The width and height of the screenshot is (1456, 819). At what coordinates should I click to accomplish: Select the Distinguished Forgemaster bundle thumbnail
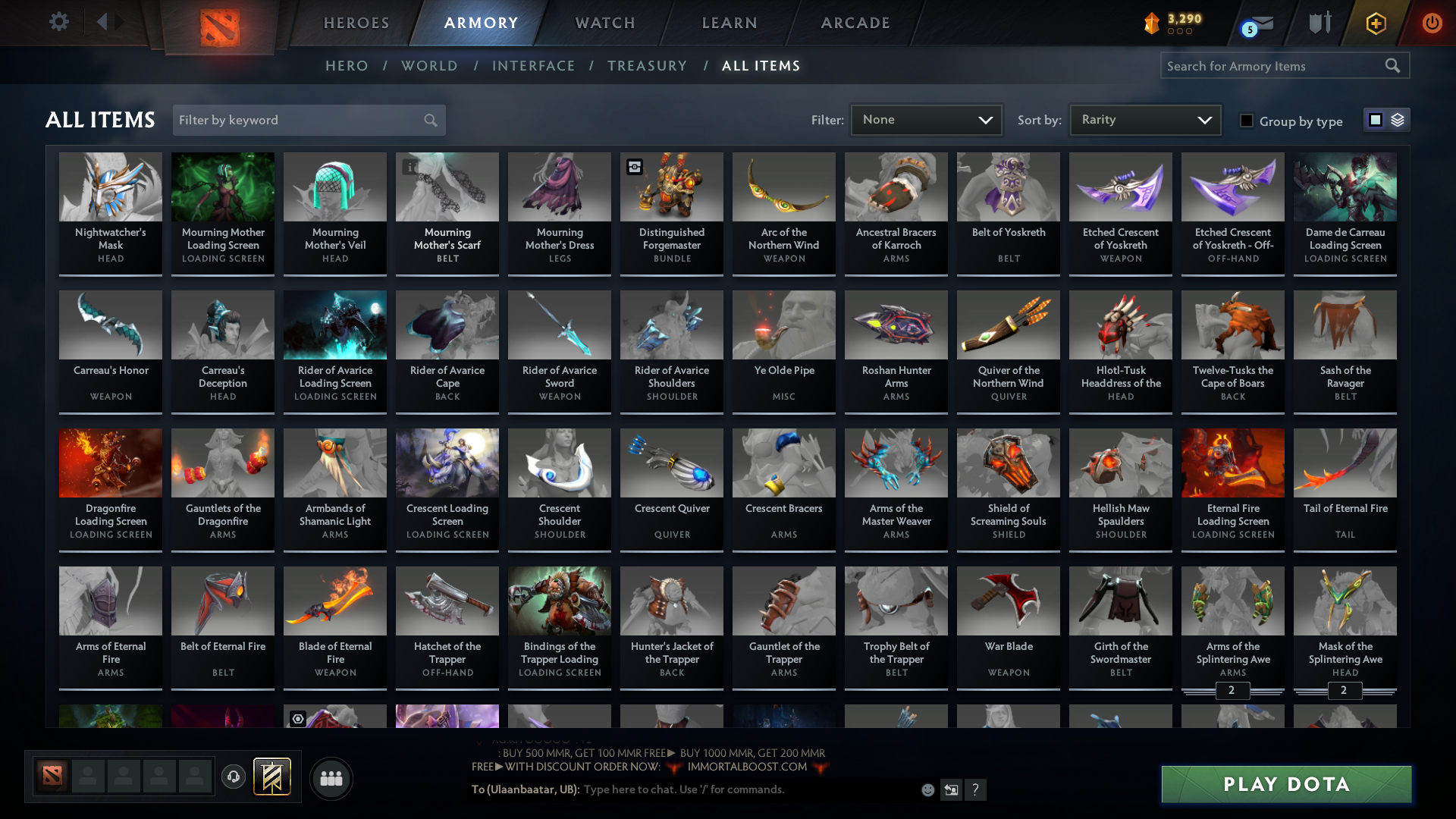click(671, 187)
